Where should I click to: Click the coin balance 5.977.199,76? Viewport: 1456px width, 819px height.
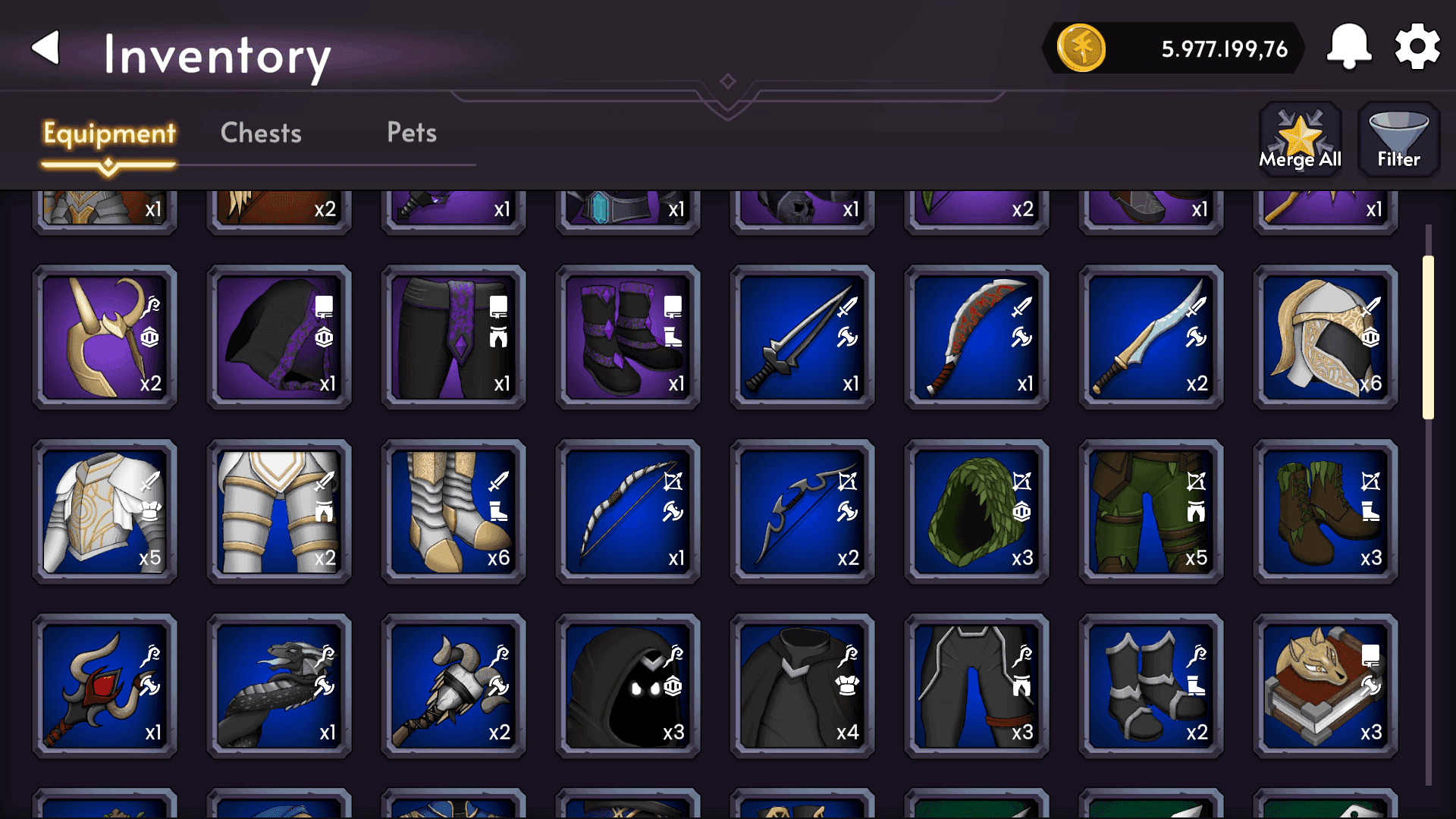tap(1223, 49)
